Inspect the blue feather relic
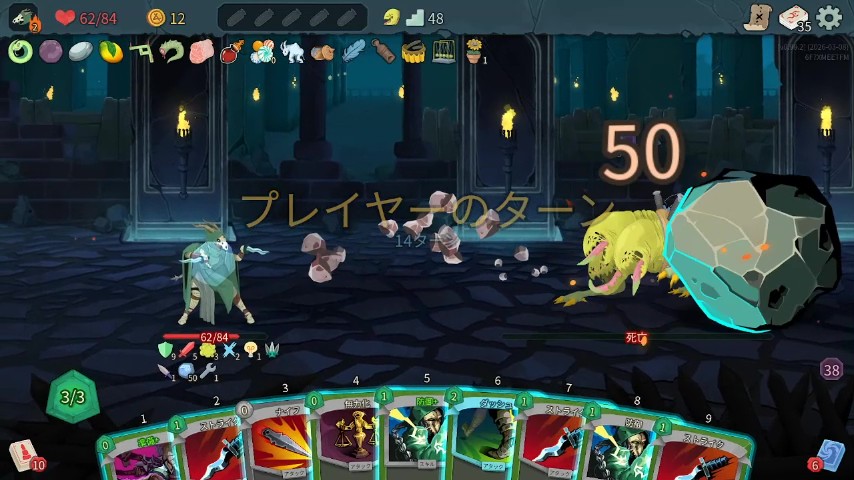854x480 pixels. coord(353,51)
